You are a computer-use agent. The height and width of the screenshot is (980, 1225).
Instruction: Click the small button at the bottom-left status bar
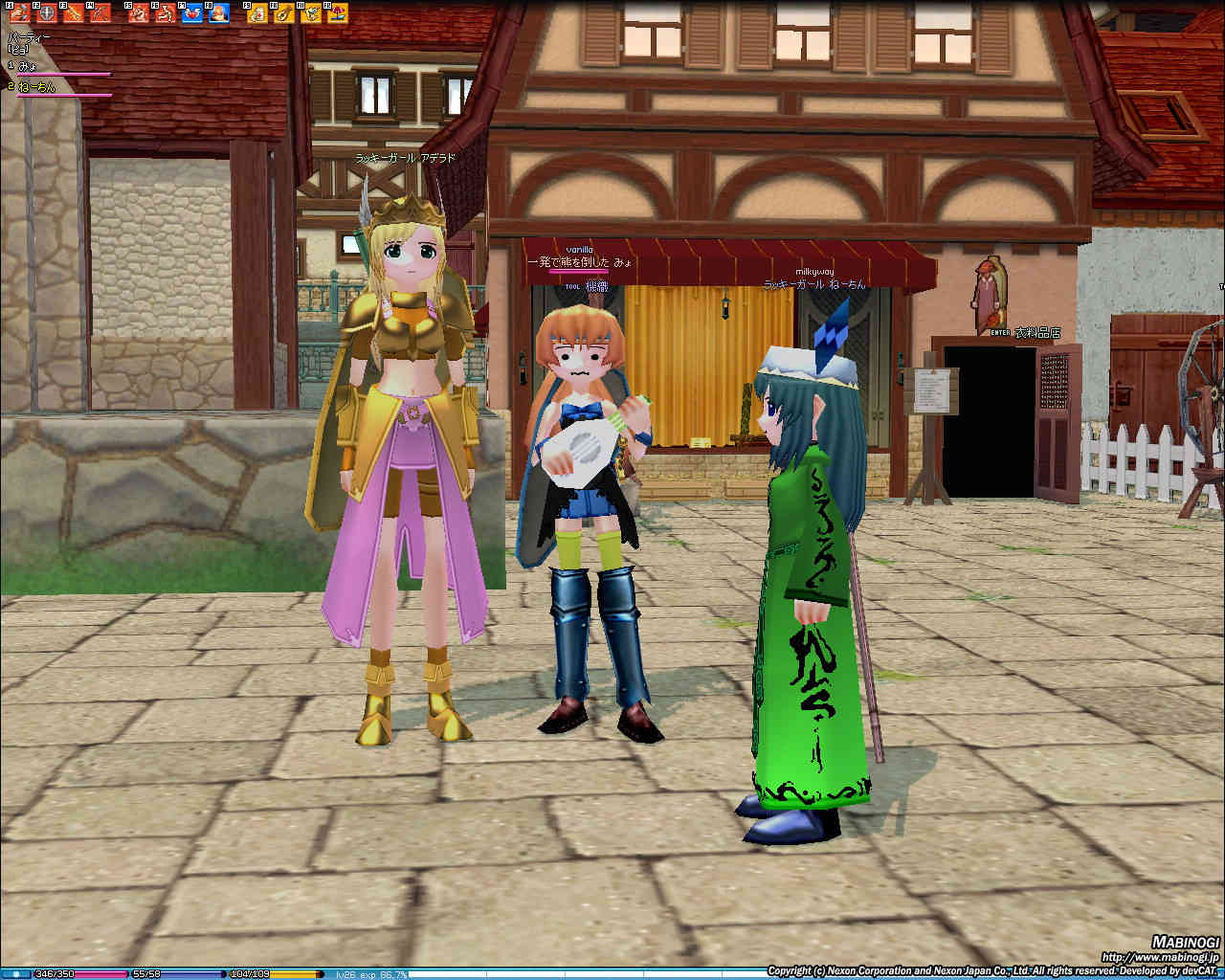(16, 974)
